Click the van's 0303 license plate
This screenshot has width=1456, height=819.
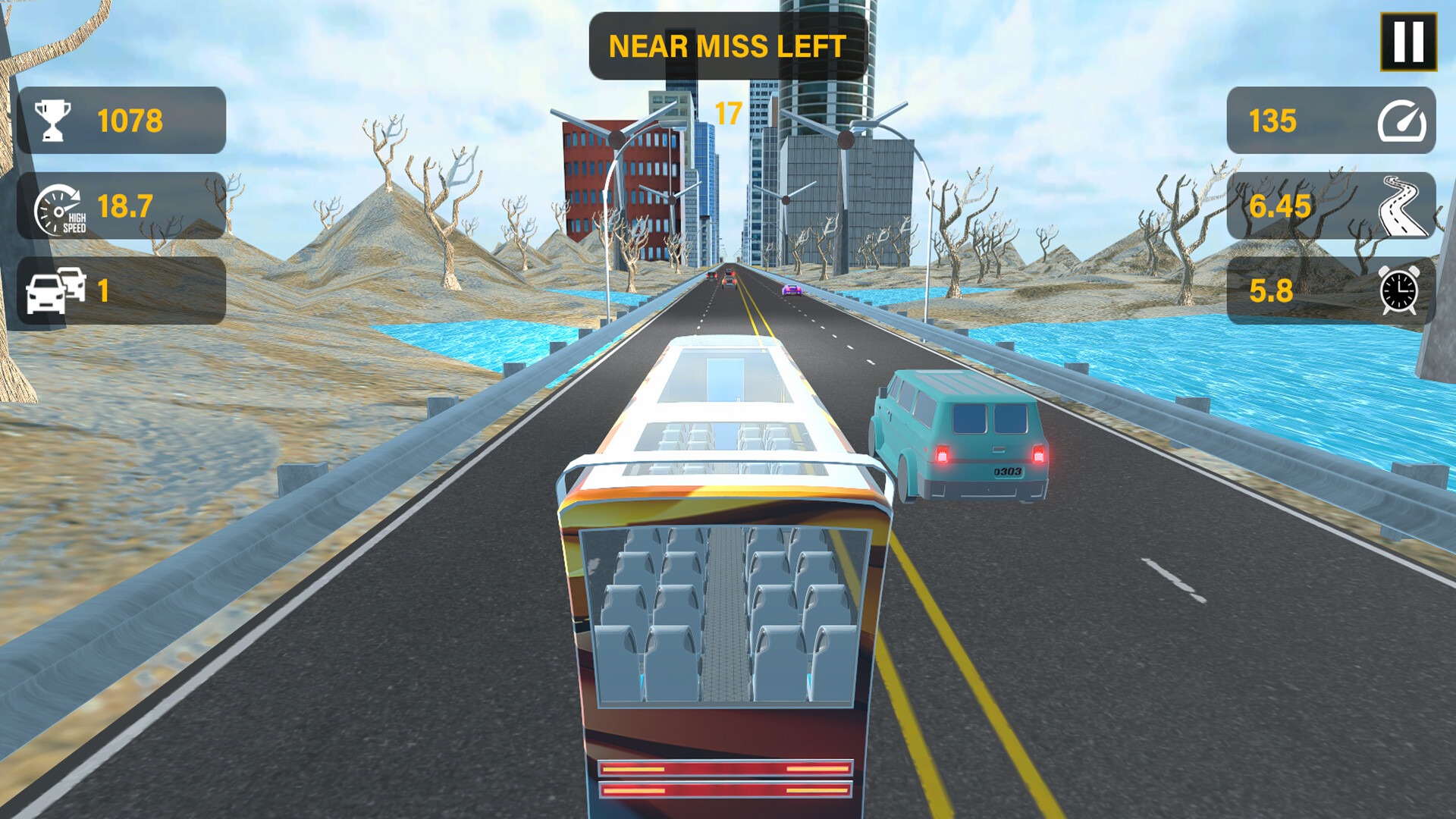click(x=1009, y=471)
